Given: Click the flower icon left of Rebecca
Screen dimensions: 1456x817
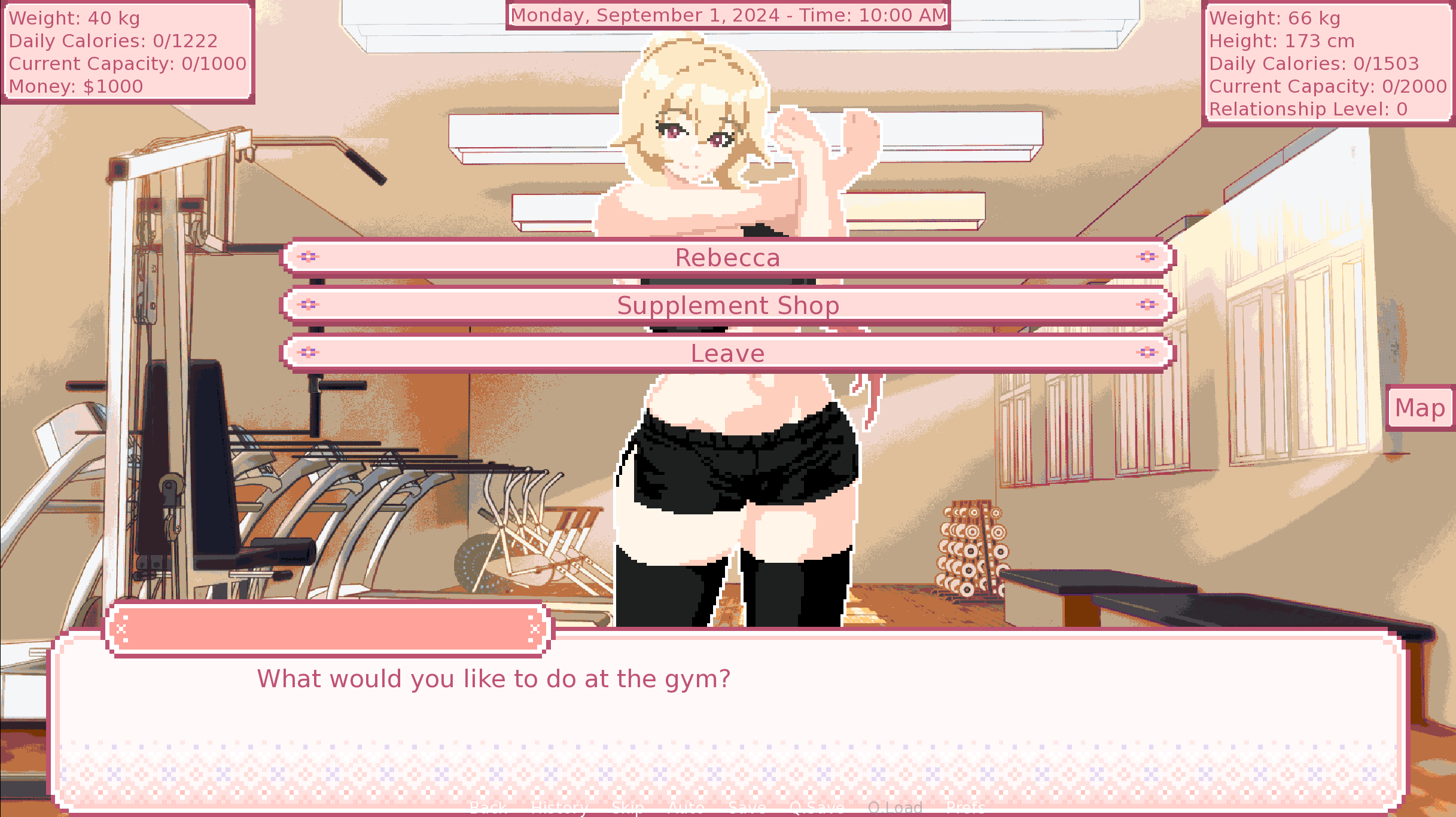Looking at the screenshot, I should (x=309, y=257).
